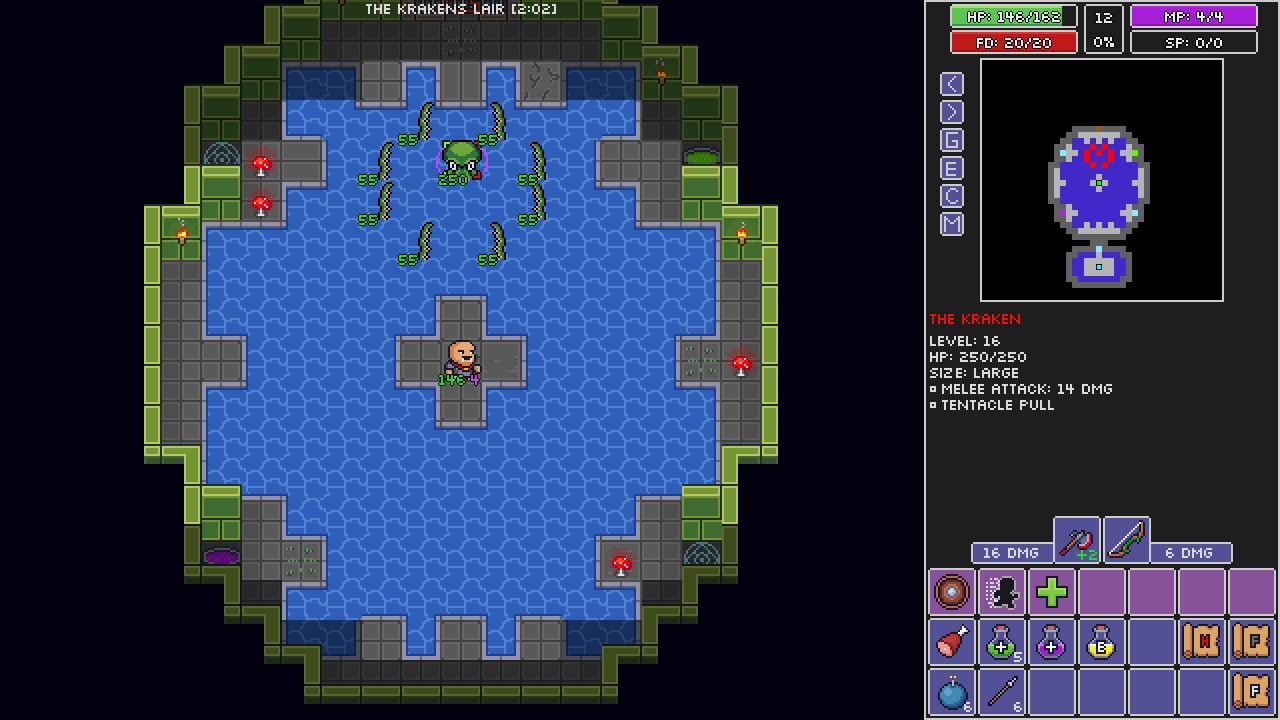Use the yellow potion marked E
The image size is (1280, 720).
tap(1102, 642)
